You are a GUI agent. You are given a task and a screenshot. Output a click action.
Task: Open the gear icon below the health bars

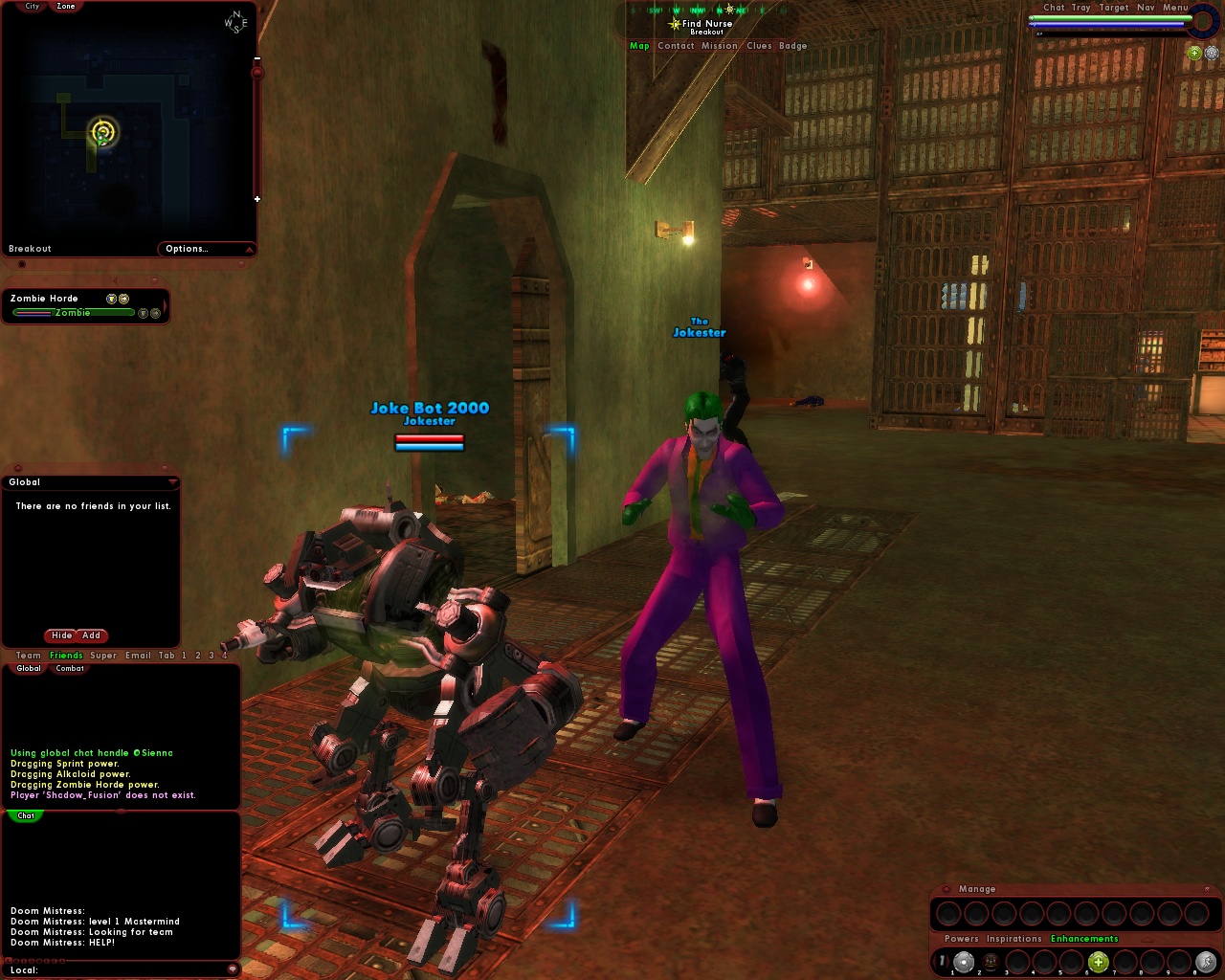1212,54
